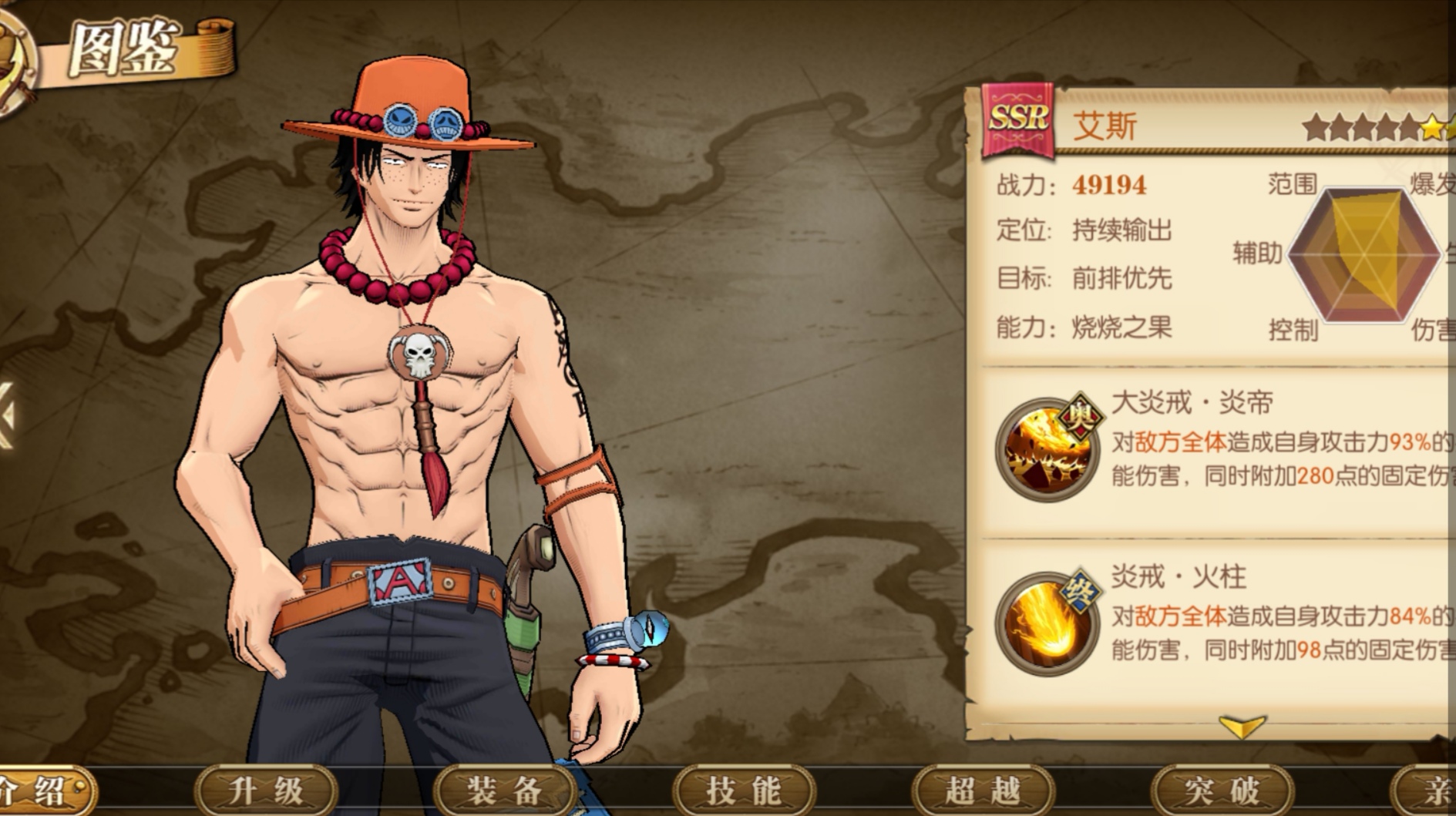Switch to the 突破 breakthrough tab
The image size is (1456, 816).
[1222, 790]
